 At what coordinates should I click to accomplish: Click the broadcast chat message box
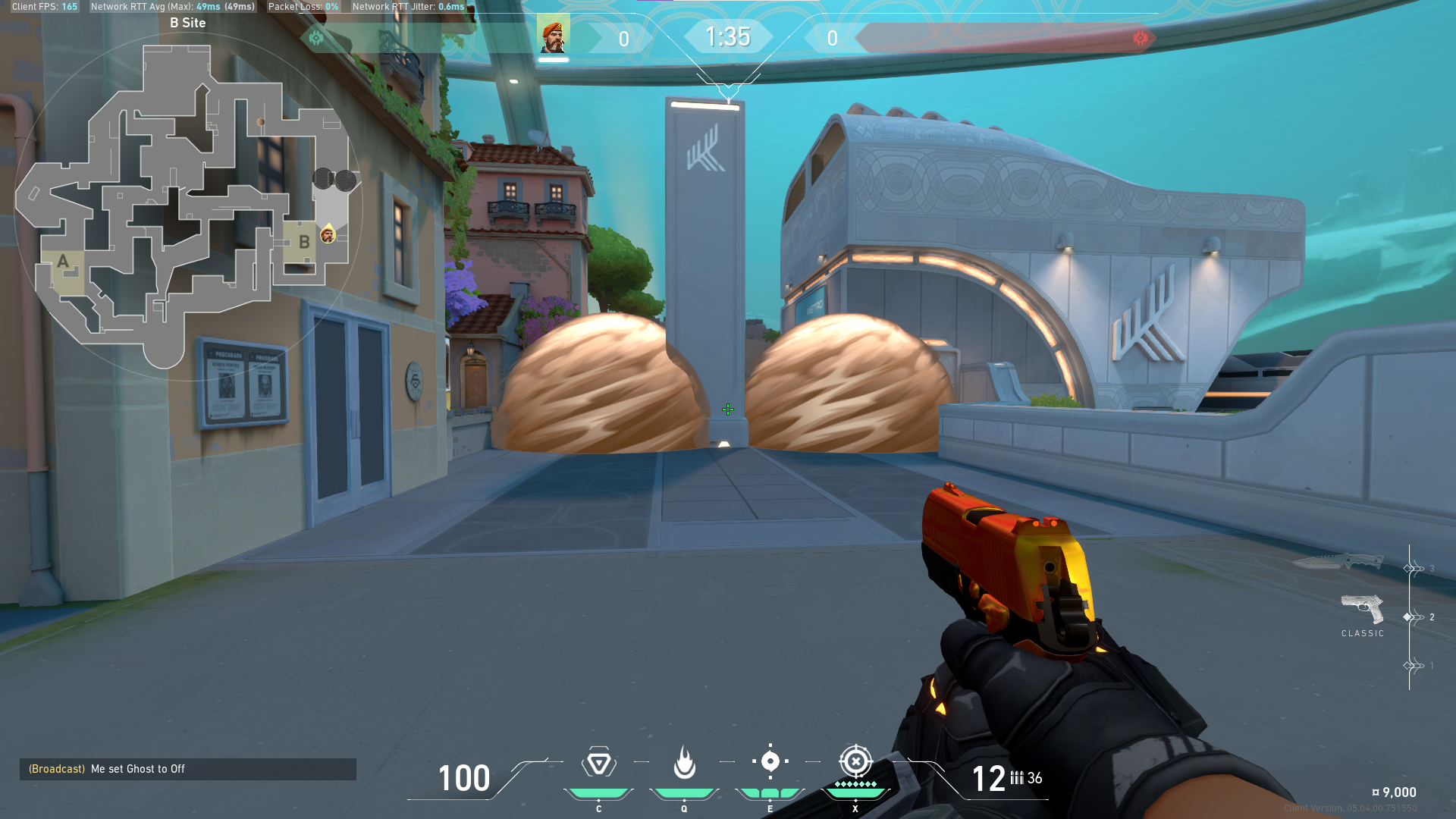click(x=187, y=769)
